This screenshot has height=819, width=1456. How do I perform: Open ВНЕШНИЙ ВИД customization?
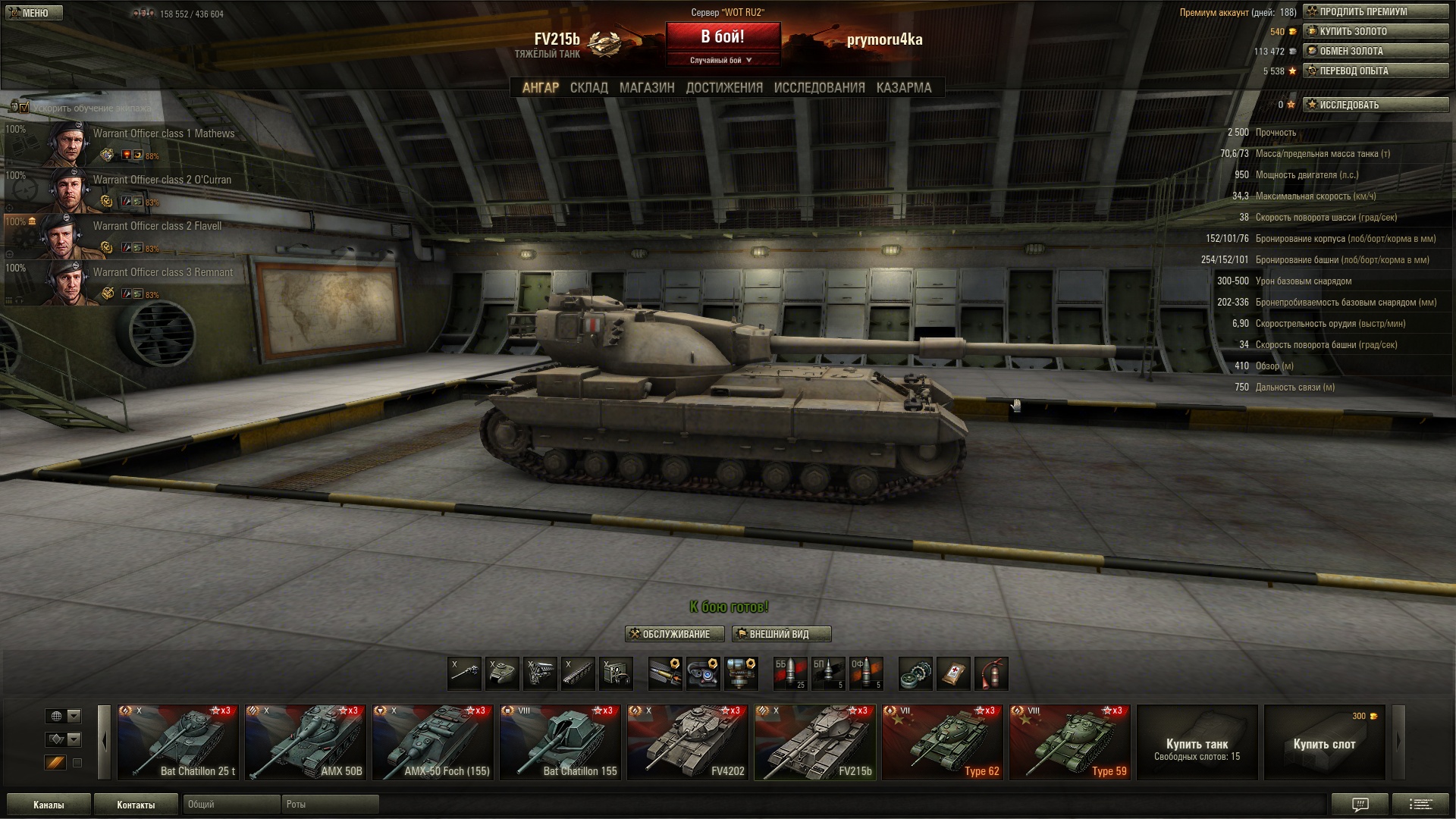tap(781, 634)
